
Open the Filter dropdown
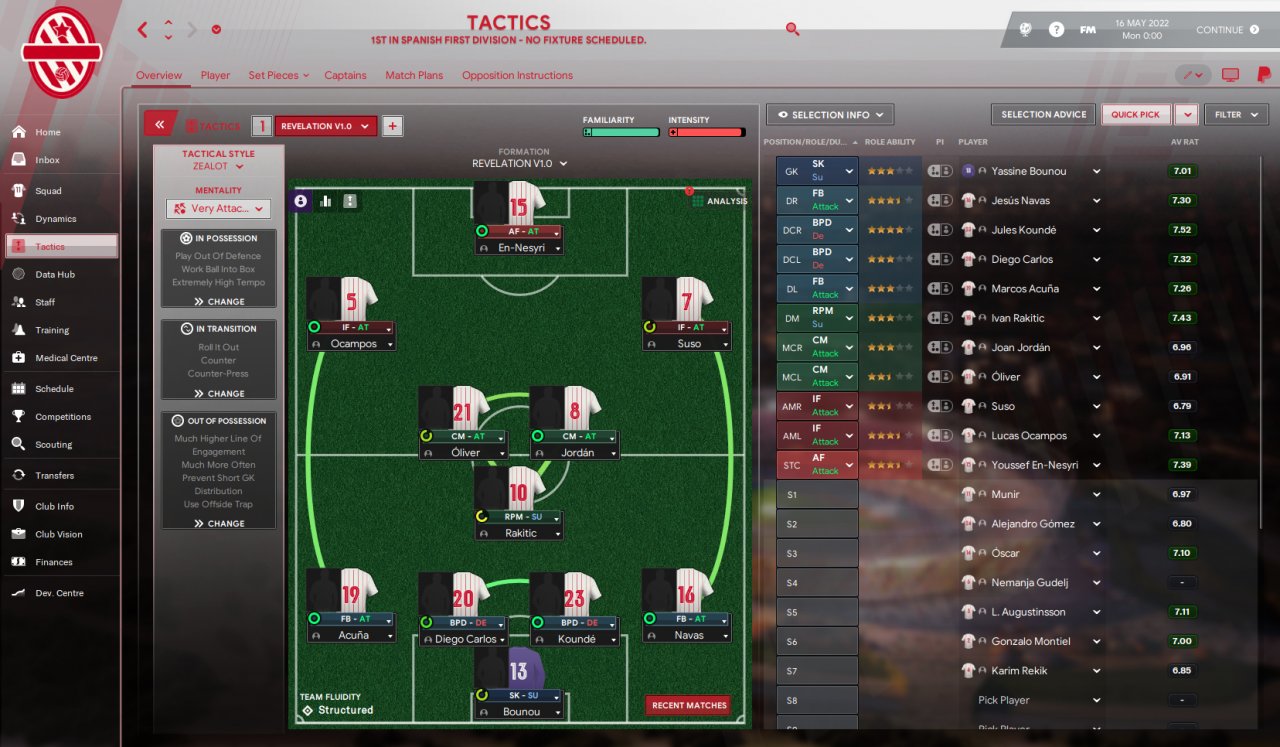coord(1236,115)
